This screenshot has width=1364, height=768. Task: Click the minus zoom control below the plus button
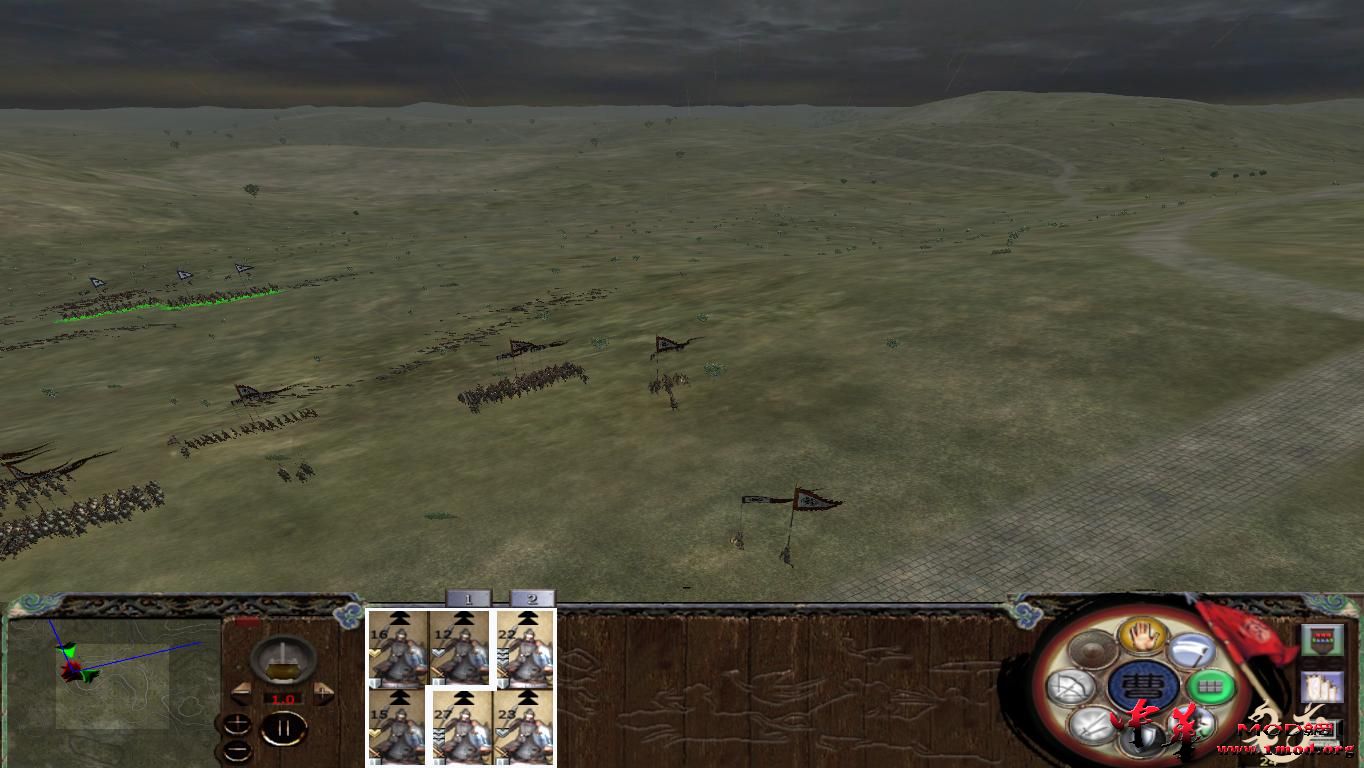[x=238, y=749]
